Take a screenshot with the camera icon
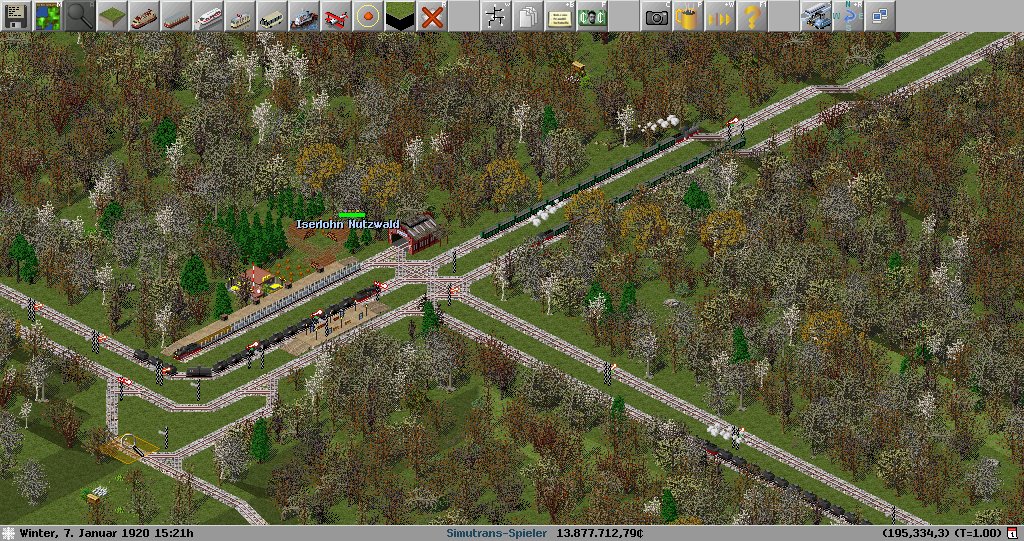The height and width of the screenshot is (541, 1024). click(656, 16)
